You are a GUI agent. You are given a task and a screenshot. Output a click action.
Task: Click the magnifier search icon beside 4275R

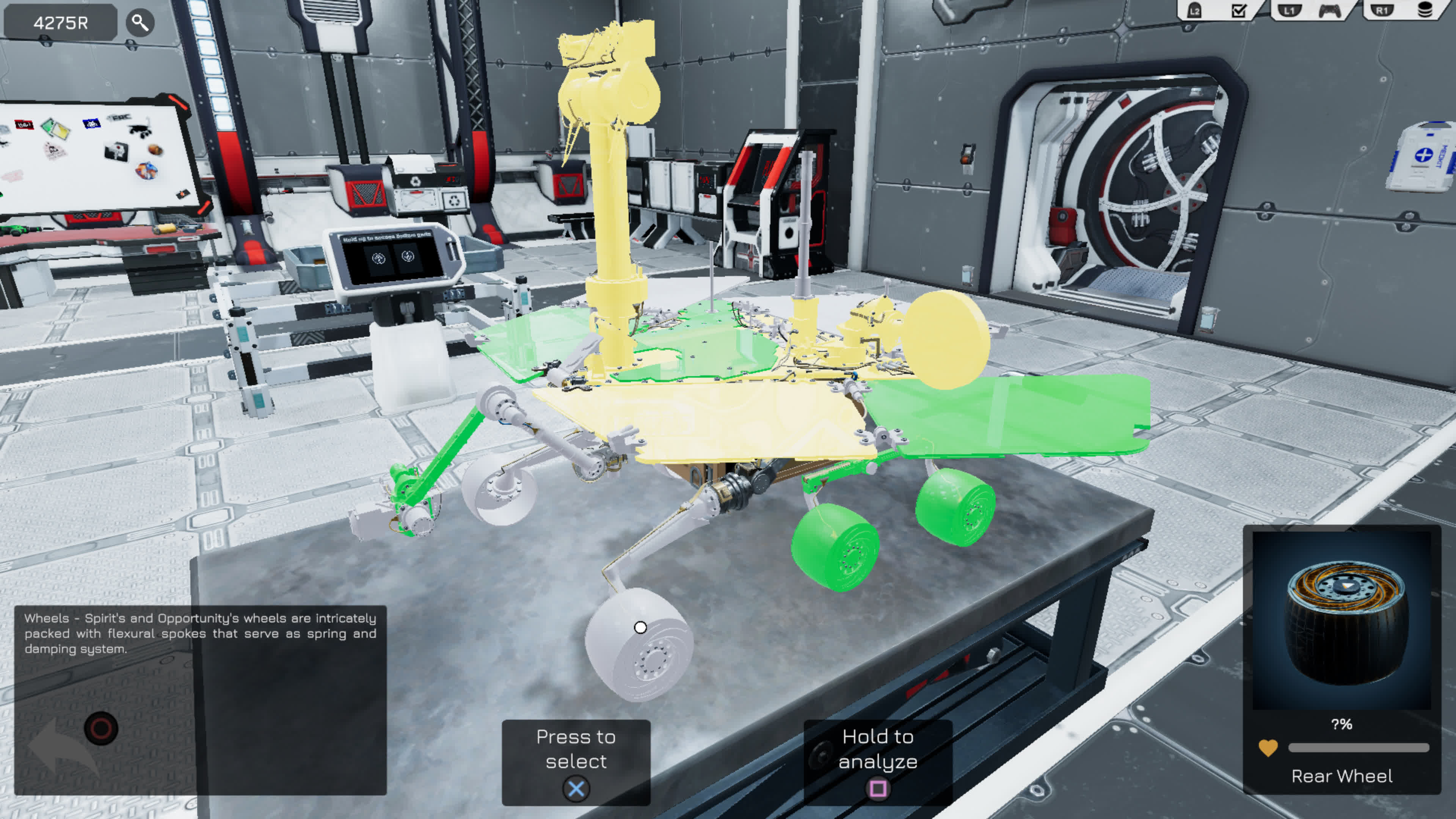(140, 23)
